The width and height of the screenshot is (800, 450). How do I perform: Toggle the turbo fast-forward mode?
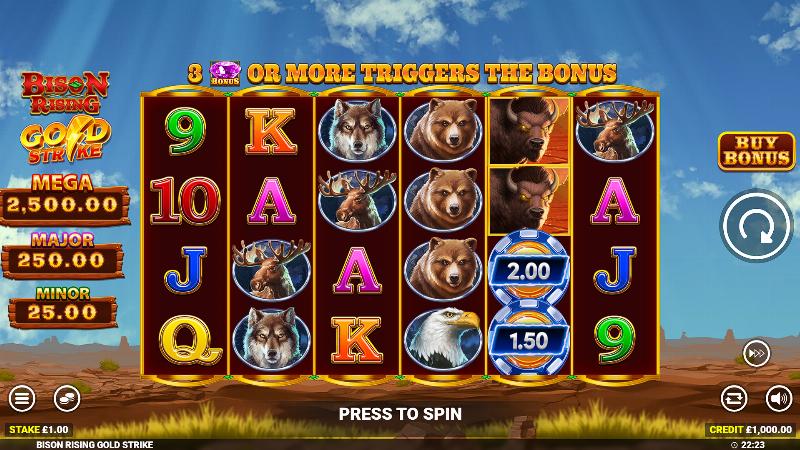click(x=757, y=352)
